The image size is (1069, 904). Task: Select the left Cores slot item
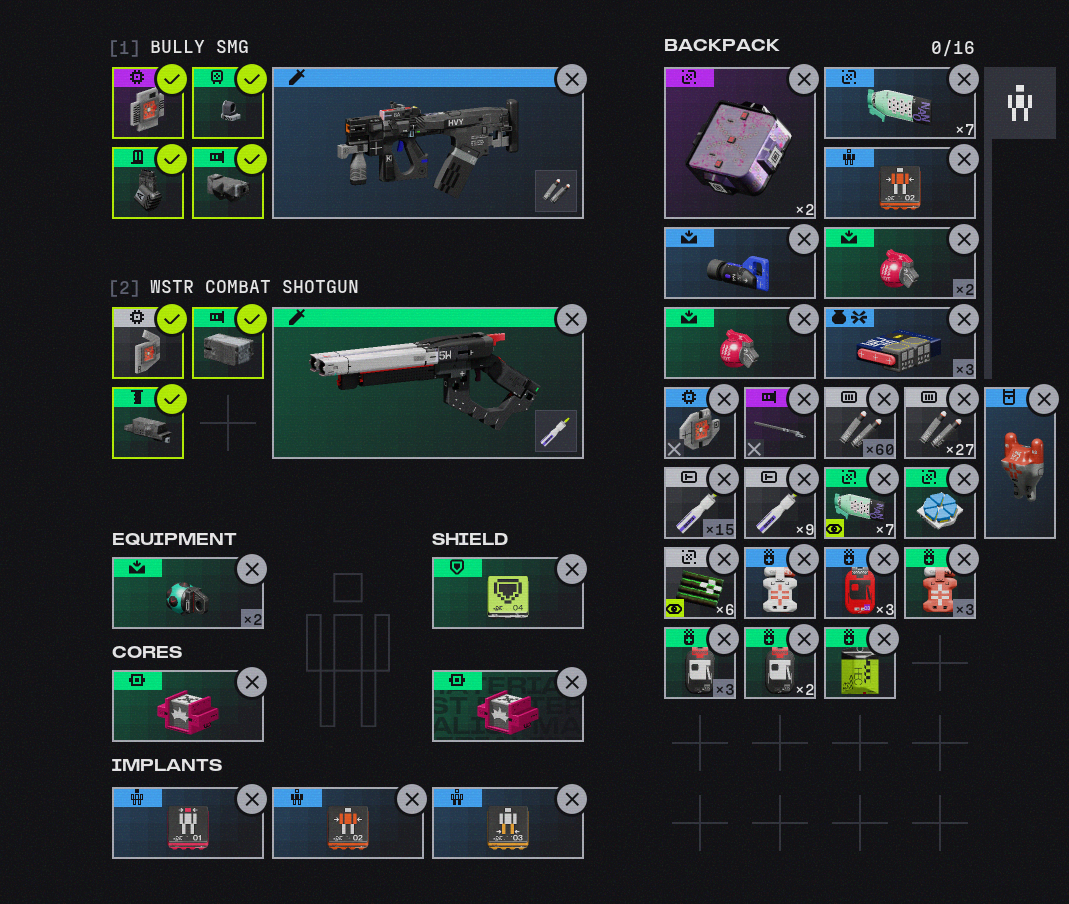point(187,708)
